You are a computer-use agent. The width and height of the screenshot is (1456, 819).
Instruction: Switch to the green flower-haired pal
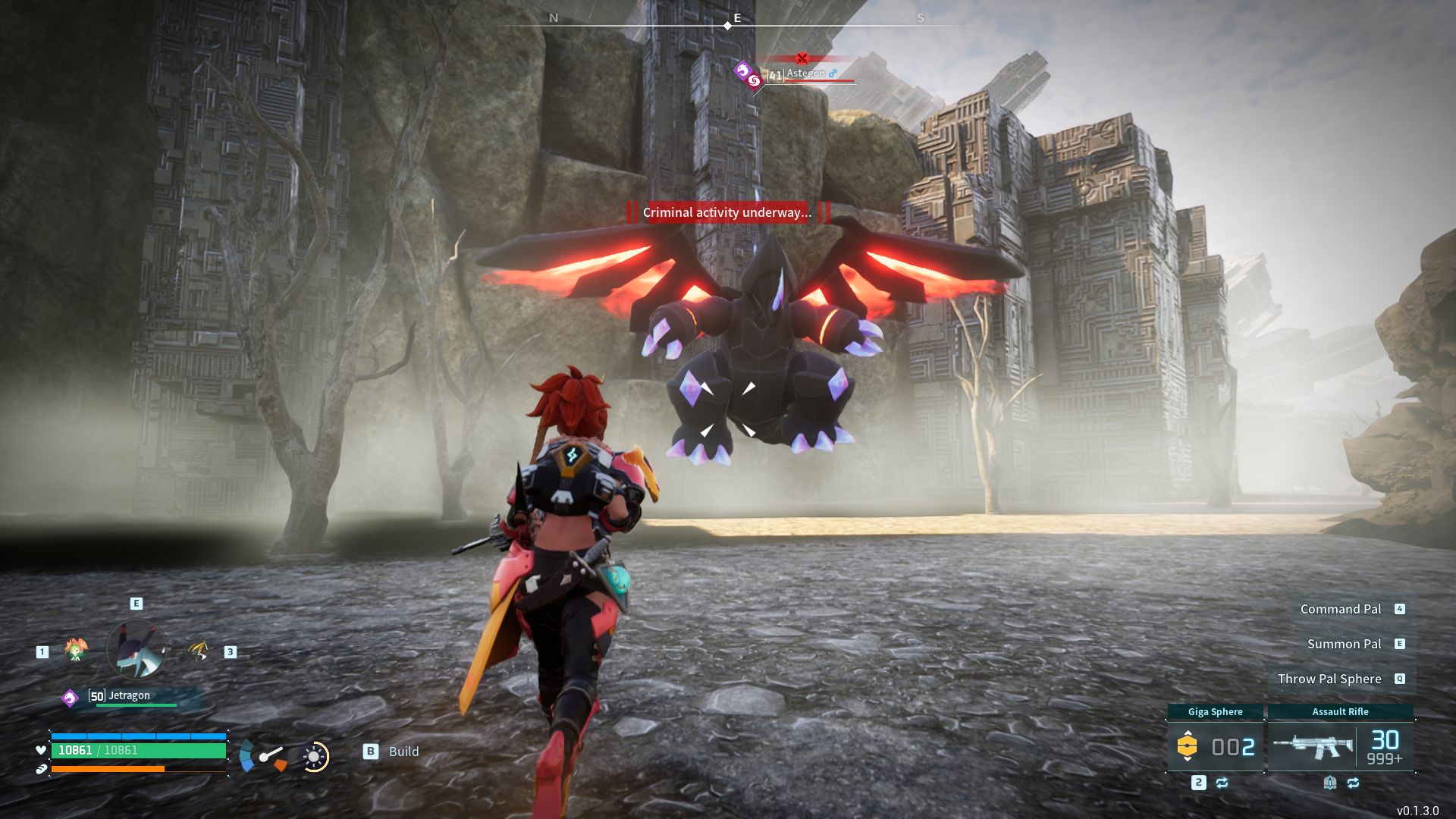(76, 650)
